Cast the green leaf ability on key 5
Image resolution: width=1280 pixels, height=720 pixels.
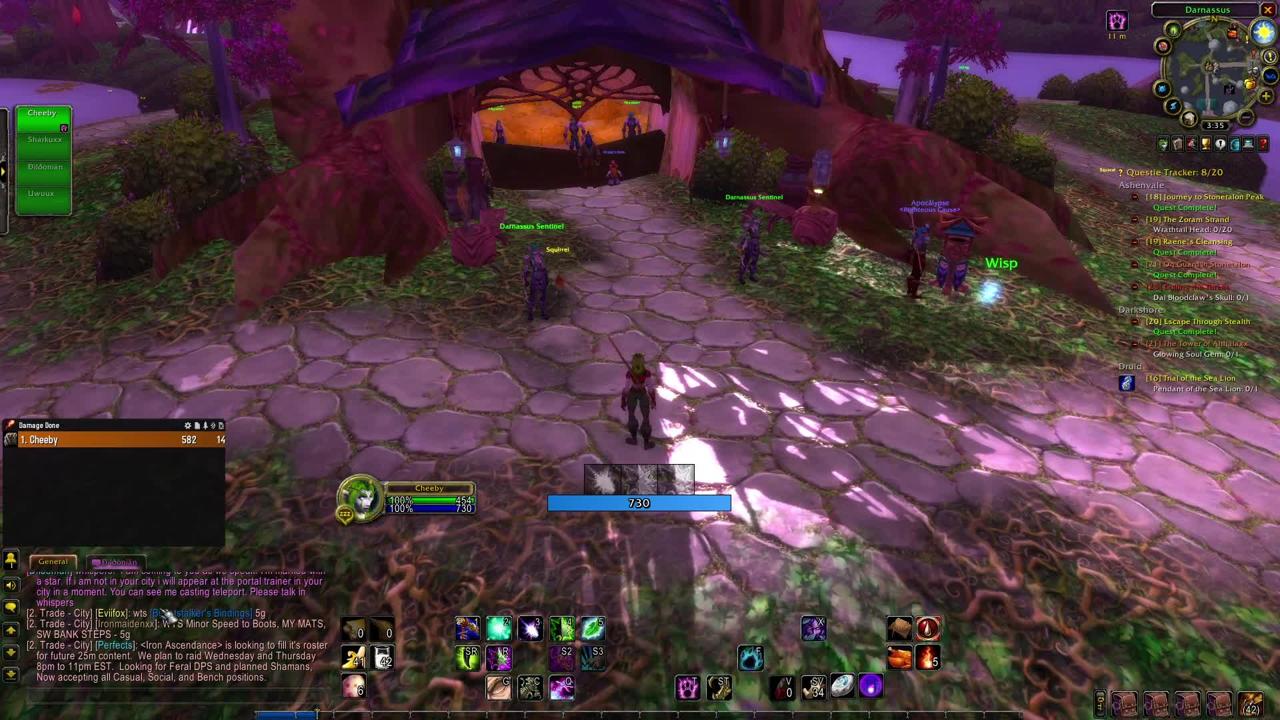click(x=592, y=628)
